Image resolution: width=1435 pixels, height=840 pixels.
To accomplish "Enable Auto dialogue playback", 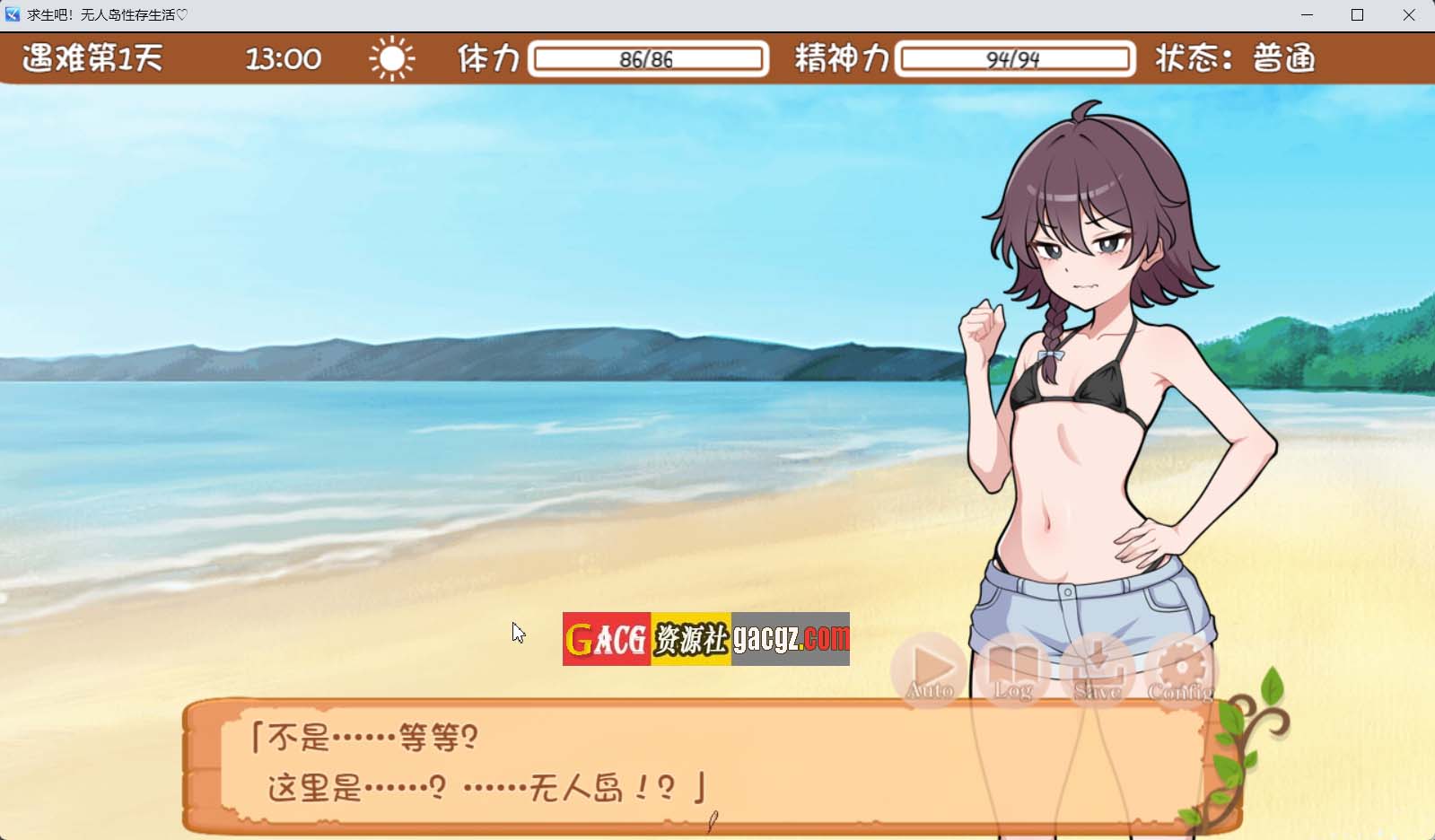I will click(x=930, y=670).
